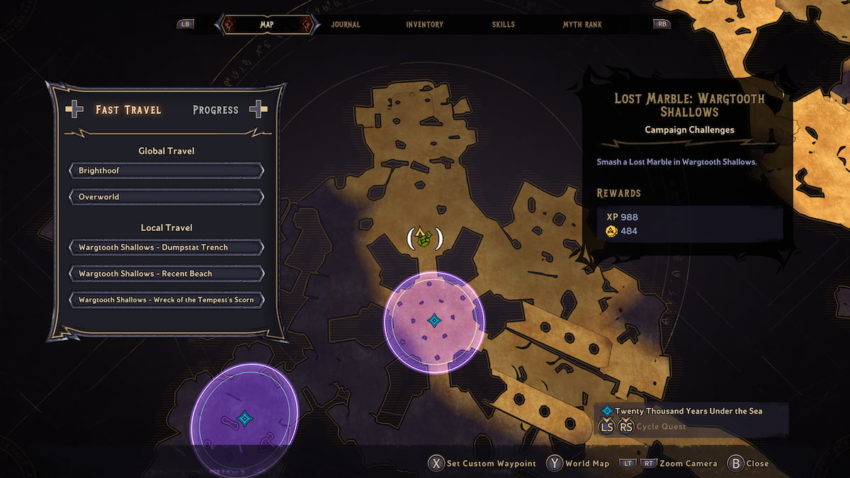Open the Journal tab

click(x=345, y=24)
